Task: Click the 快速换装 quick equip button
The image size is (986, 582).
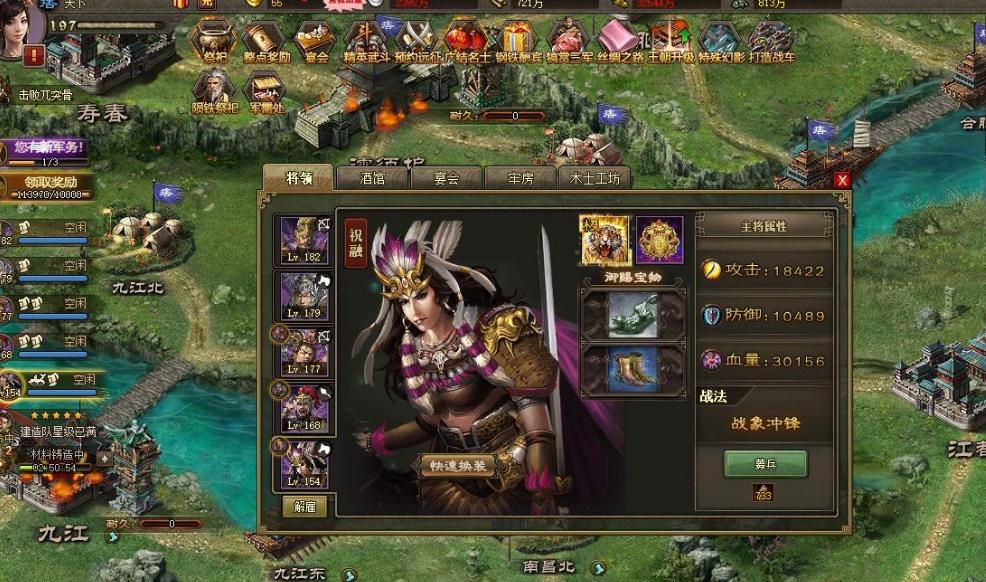Action: (x=457, y=466)
